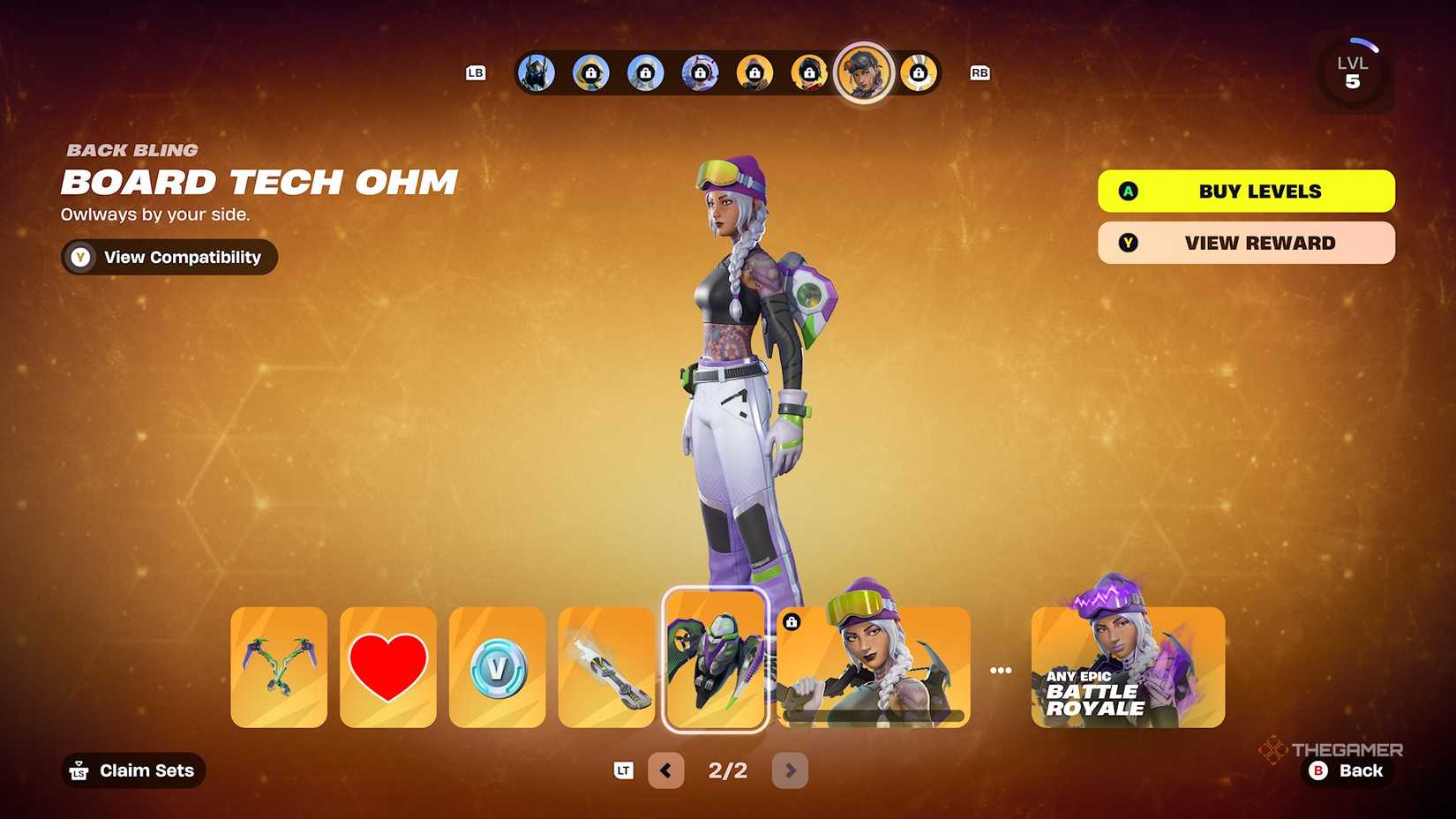Select the purple locked icon in top row
Screen dimensions: 1456x819
click(x=701, y=73)
